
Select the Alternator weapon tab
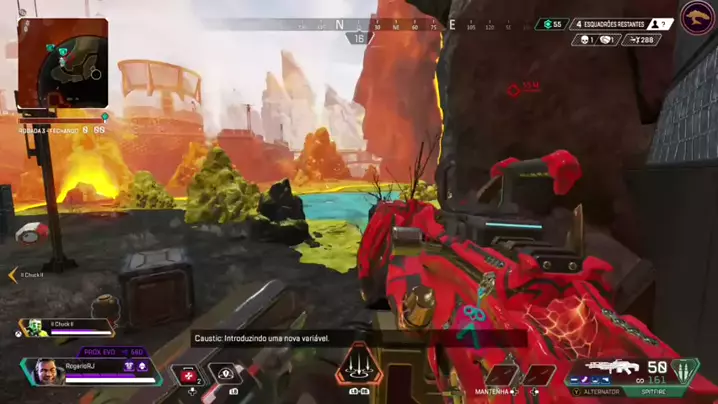point(599,392)
